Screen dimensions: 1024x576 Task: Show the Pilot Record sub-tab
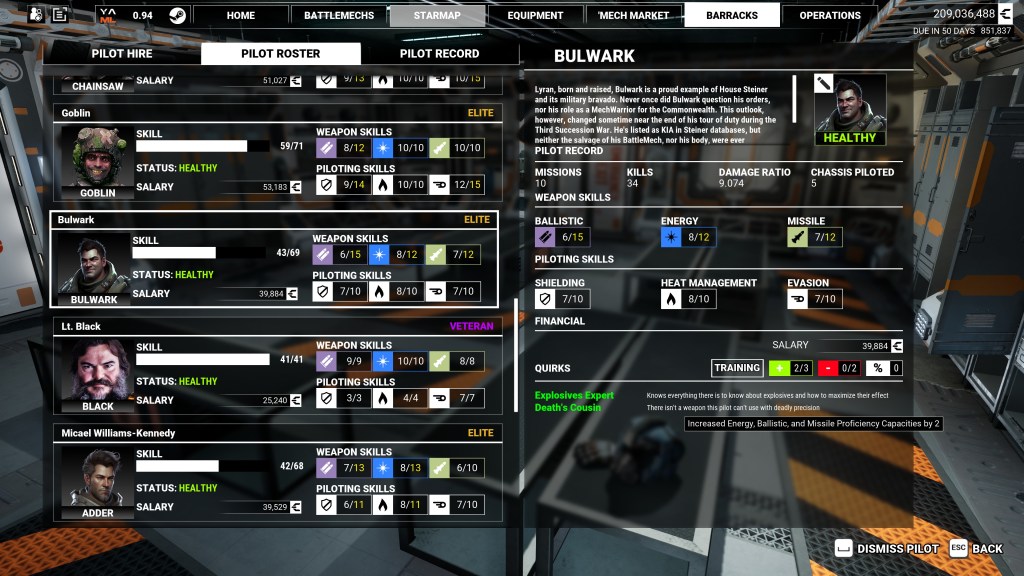(439, 54)
